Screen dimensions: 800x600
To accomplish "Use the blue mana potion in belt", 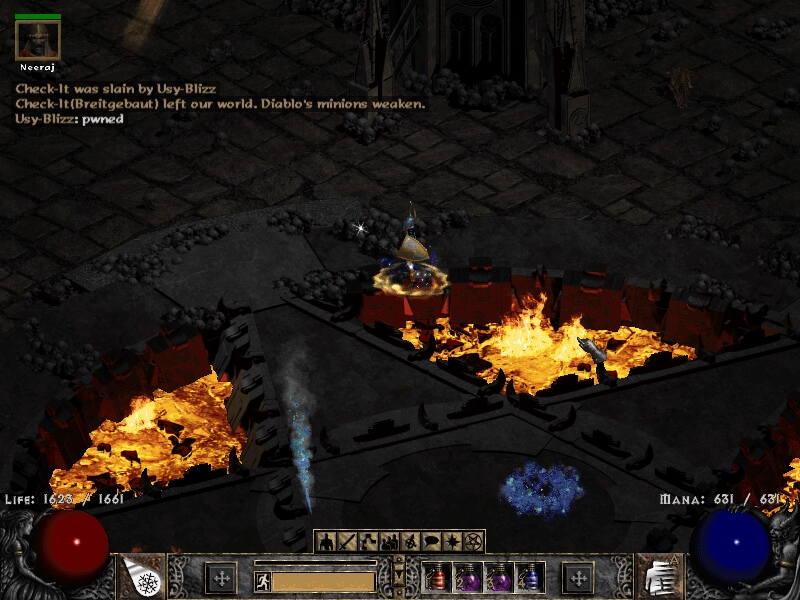I will (x=530, y=578).
